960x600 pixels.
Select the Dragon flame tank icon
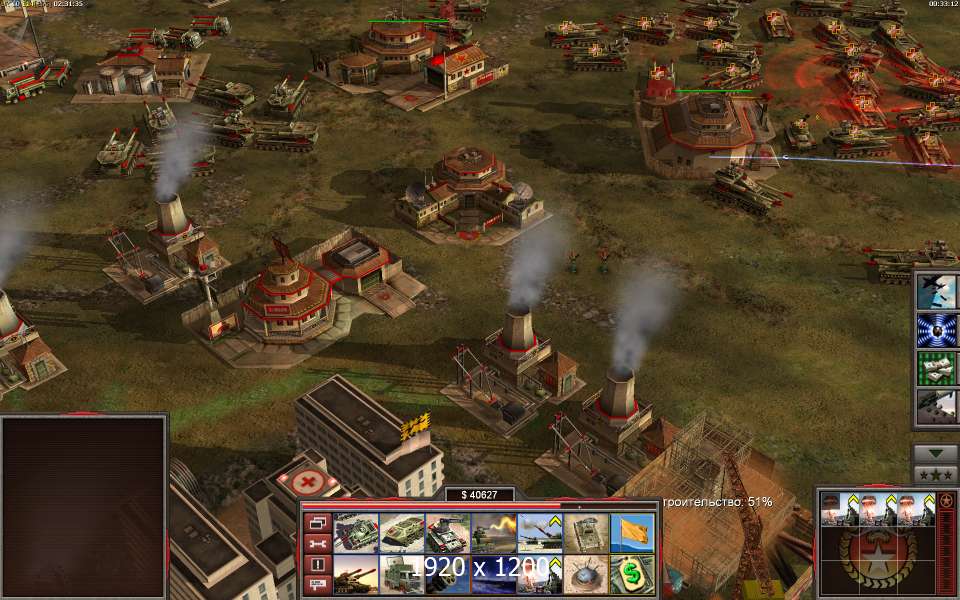(493, 533)
